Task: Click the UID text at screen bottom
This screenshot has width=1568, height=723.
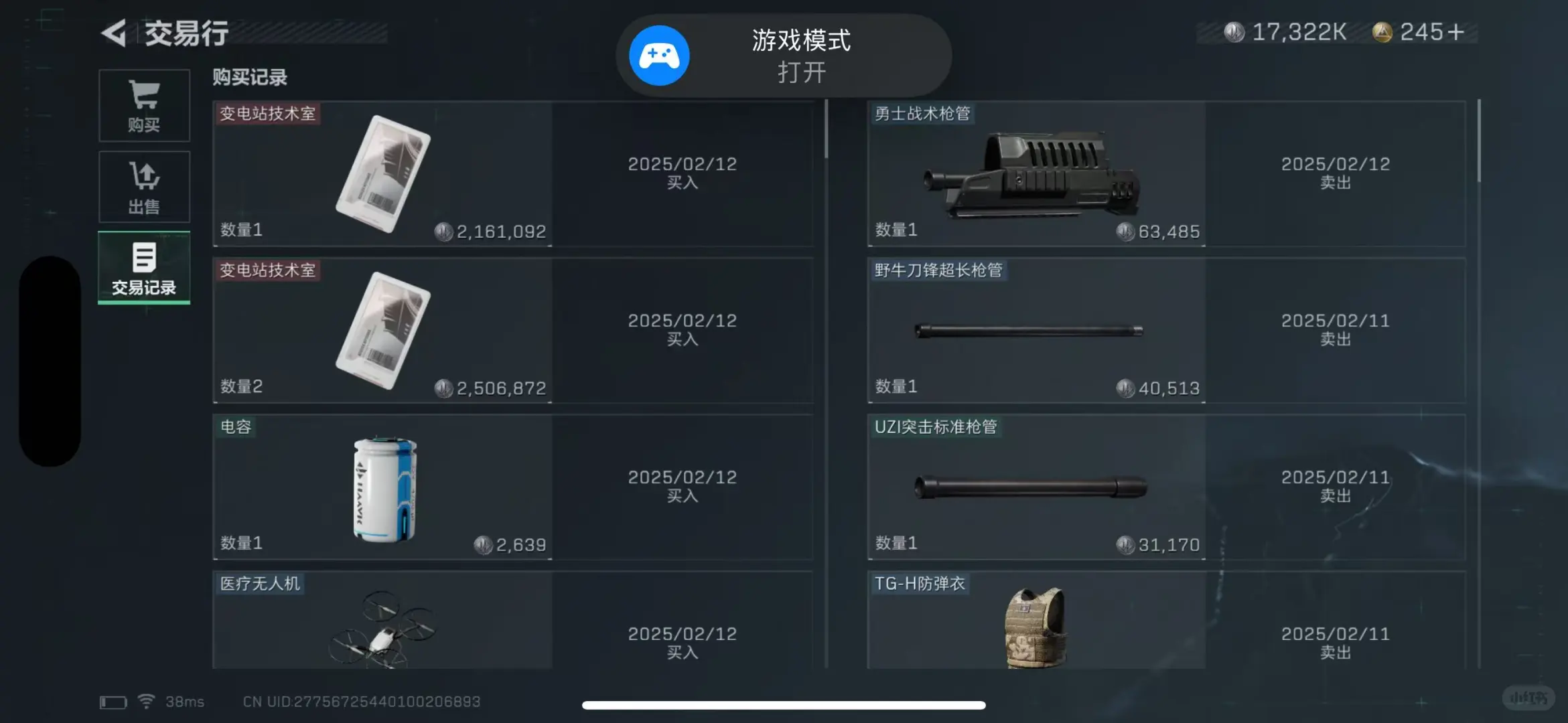Action: pos(362,701)
